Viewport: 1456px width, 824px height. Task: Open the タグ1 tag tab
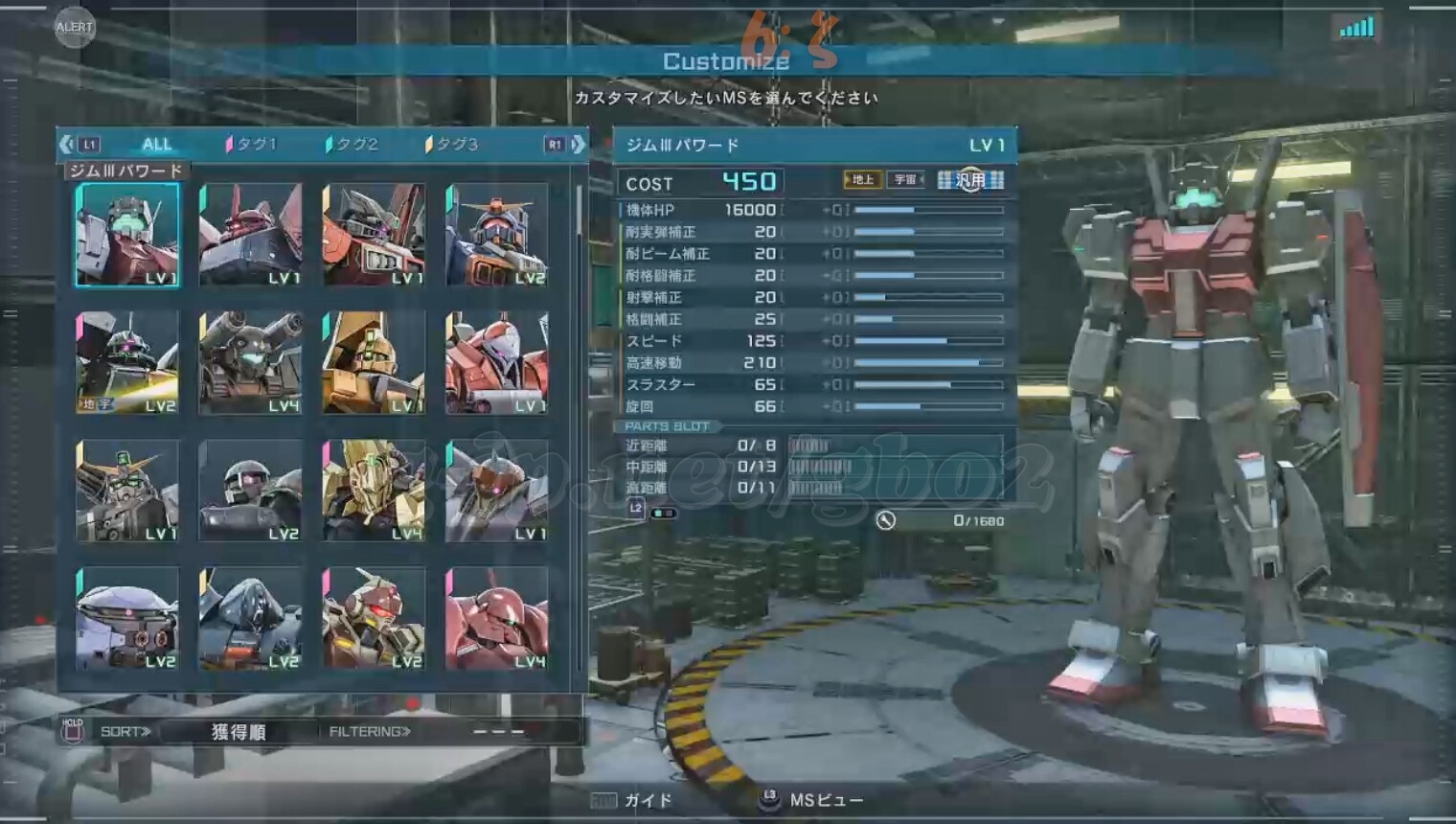[251, 145]
